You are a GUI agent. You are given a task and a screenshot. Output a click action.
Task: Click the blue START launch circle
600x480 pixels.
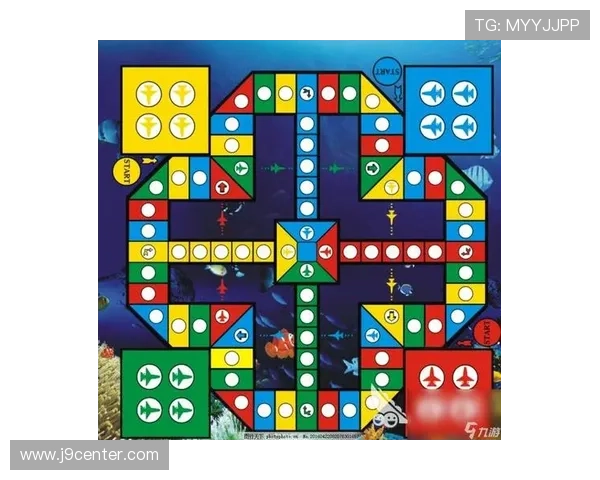coord(388,73)
